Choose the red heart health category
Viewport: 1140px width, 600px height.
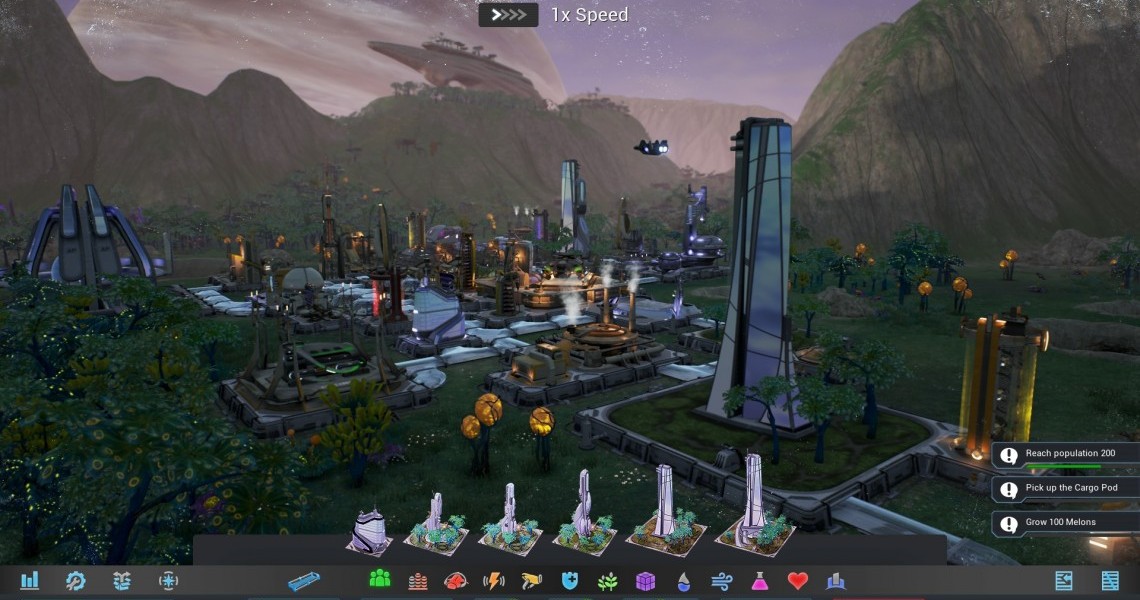point(797,580)
